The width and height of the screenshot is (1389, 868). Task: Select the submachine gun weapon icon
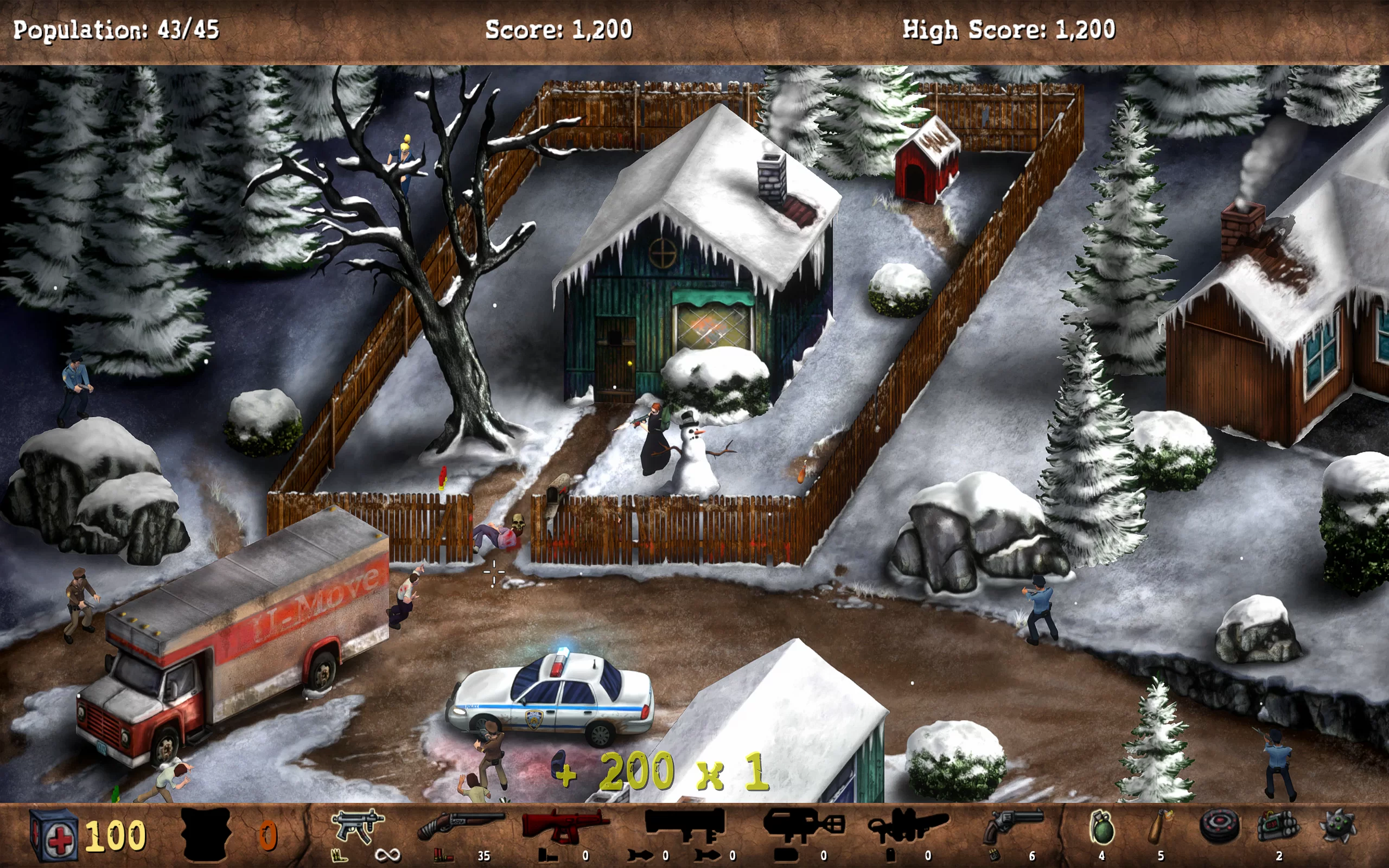coord(357,827)
